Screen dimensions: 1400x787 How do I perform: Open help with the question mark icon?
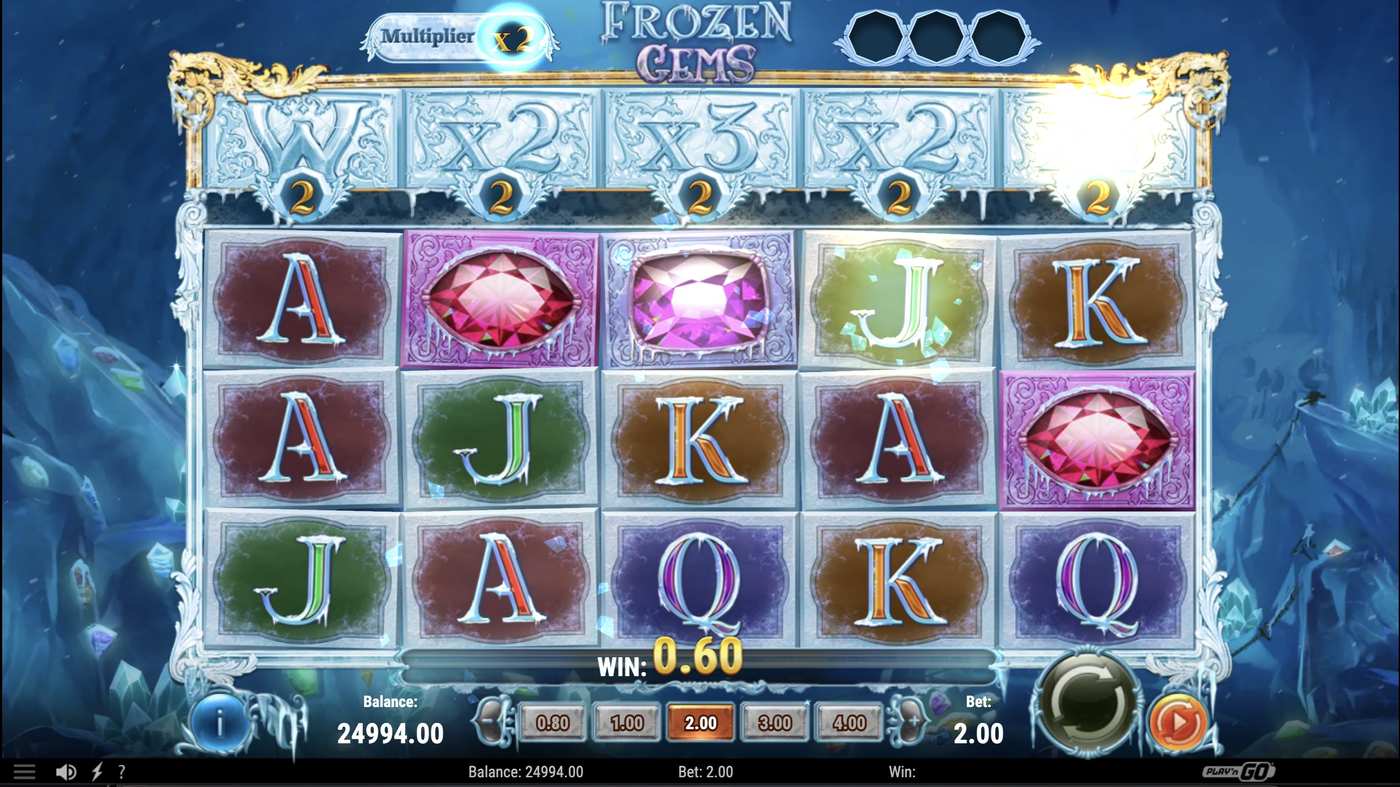point(122,770)
